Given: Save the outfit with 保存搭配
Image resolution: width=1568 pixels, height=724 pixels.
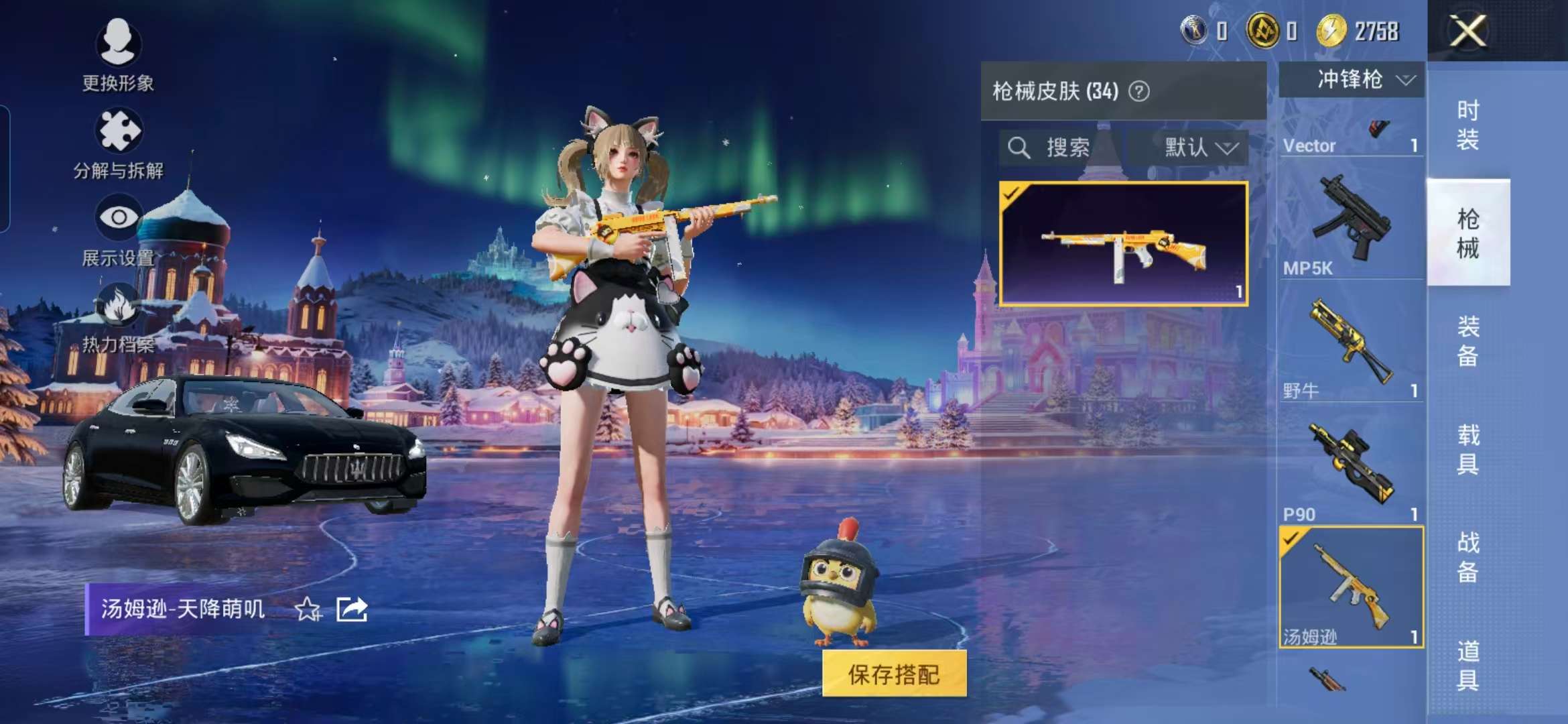Looking at the screenshot, I should click(894, 674).
